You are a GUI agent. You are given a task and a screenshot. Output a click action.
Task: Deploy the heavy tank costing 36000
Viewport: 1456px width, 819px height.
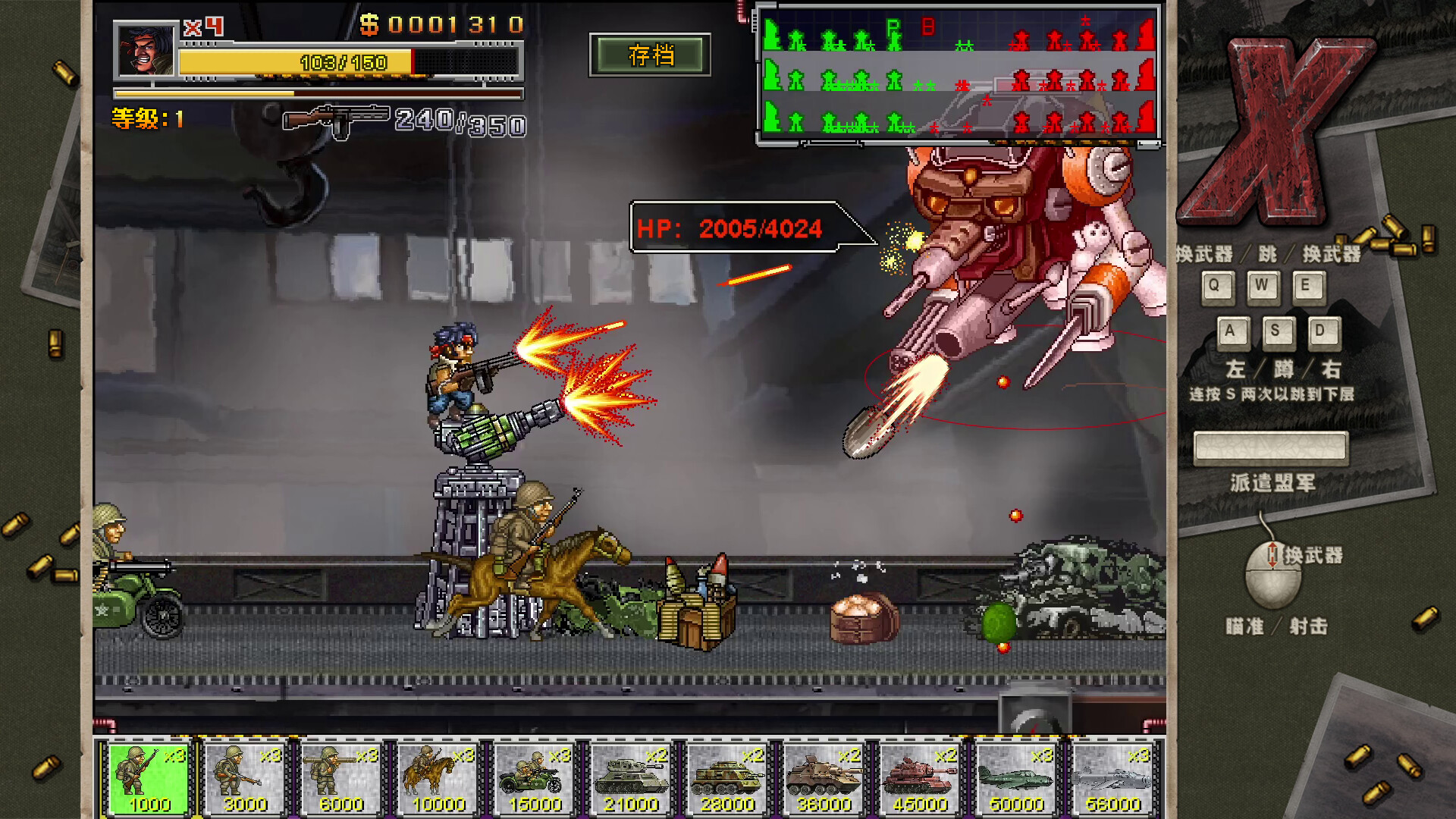click(x=823, y=777)
